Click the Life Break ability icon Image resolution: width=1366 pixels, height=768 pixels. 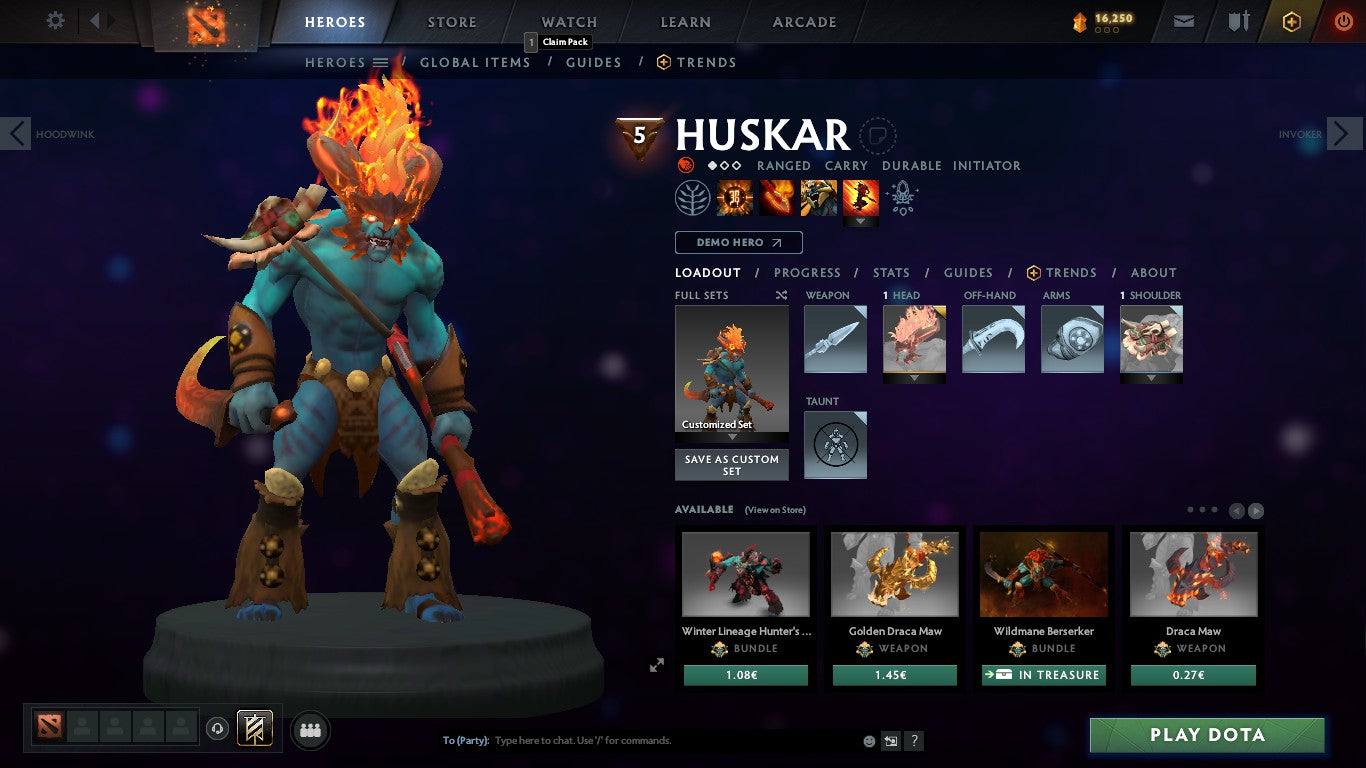(x=860, y=197)
